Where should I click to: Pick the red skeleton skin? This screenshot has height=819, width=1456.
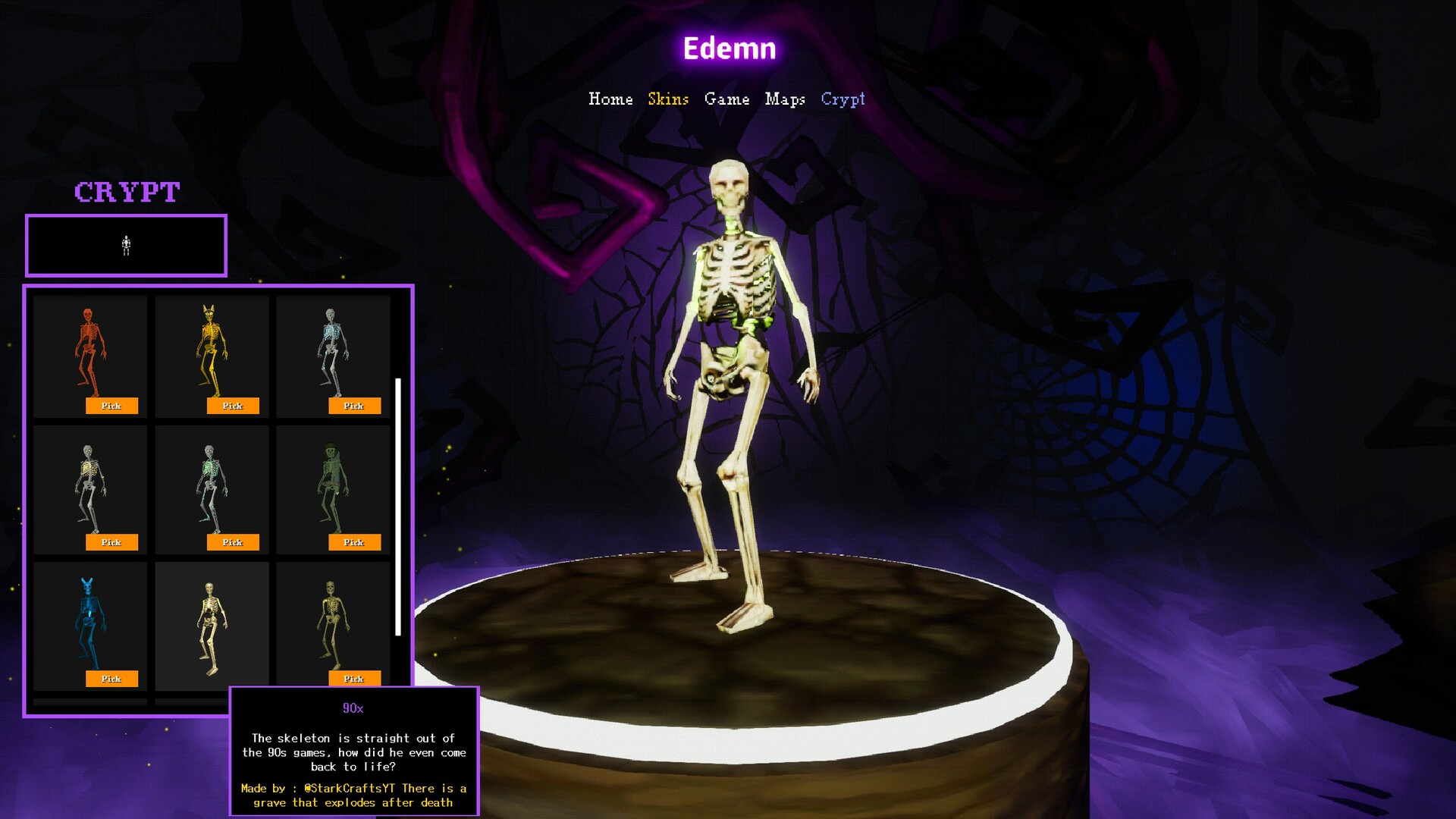[111, 406]
